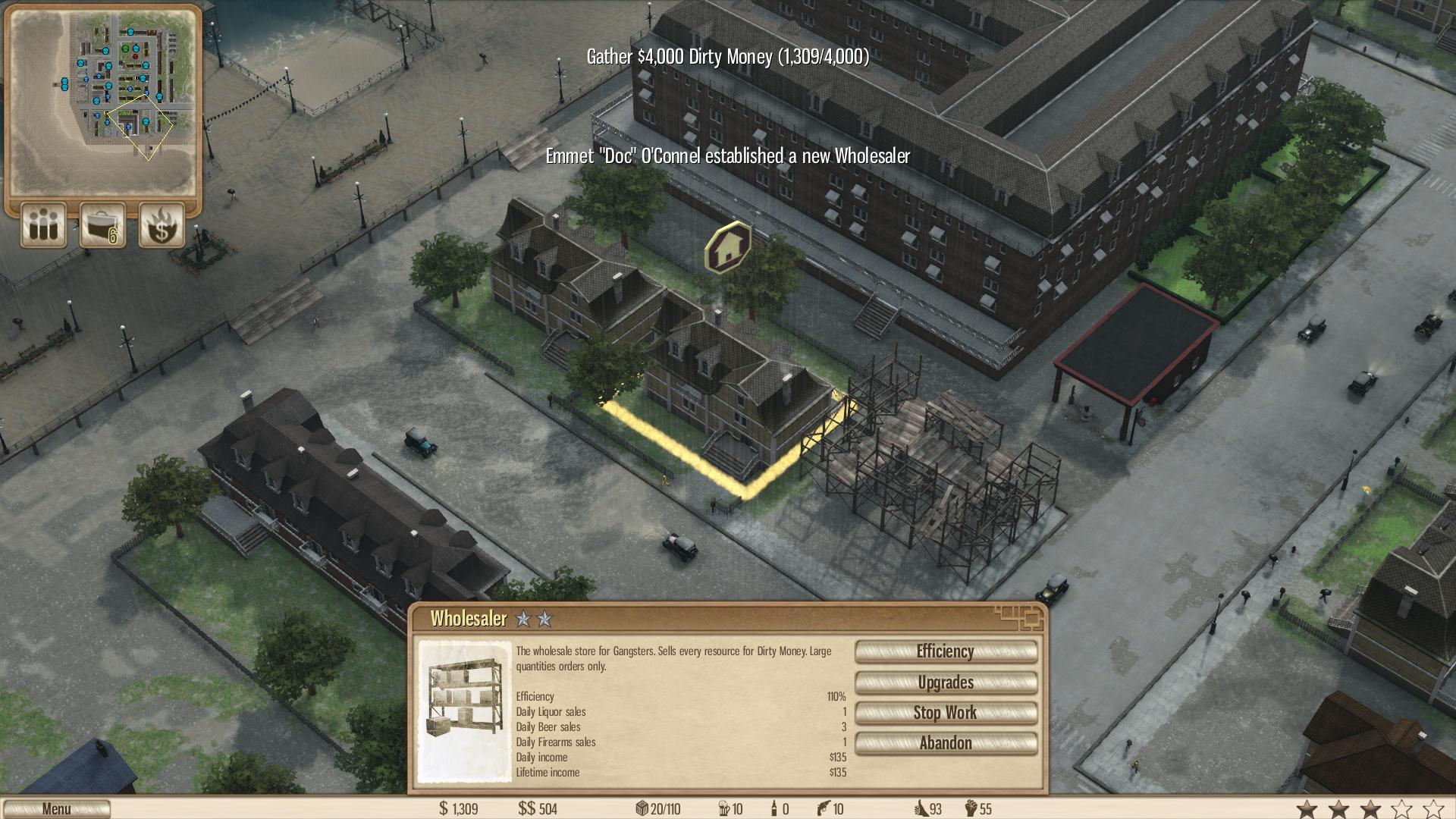Click the fourth empty star rating
This screenshot has width=1456, height=819.
coord(1401,808)
